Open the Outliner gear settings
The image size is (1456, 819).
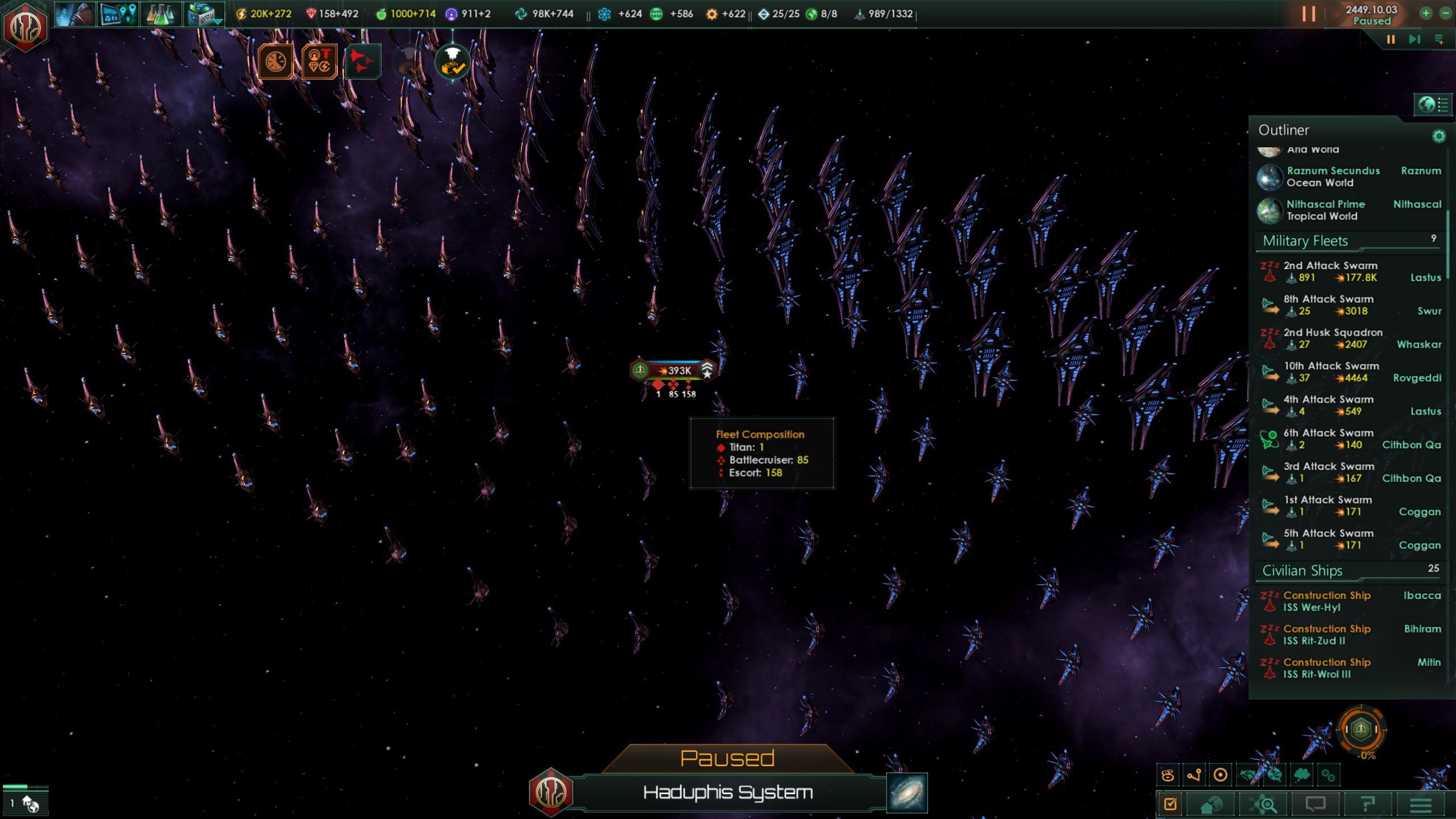[x=1438, y=136]
